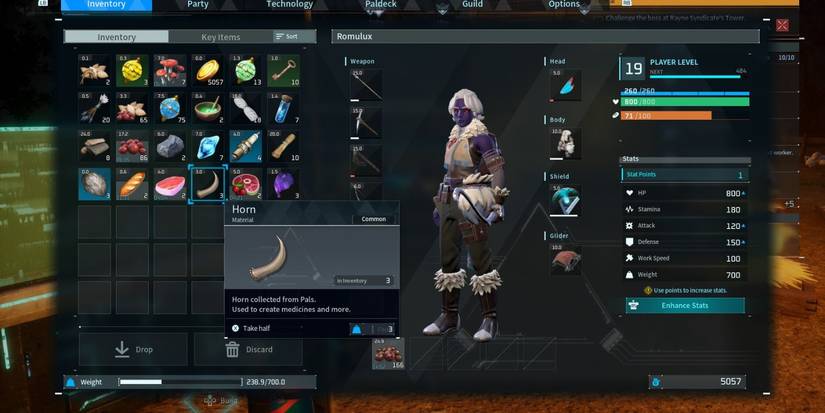
Task: Discard the selected item
Action: pos(247,349)
